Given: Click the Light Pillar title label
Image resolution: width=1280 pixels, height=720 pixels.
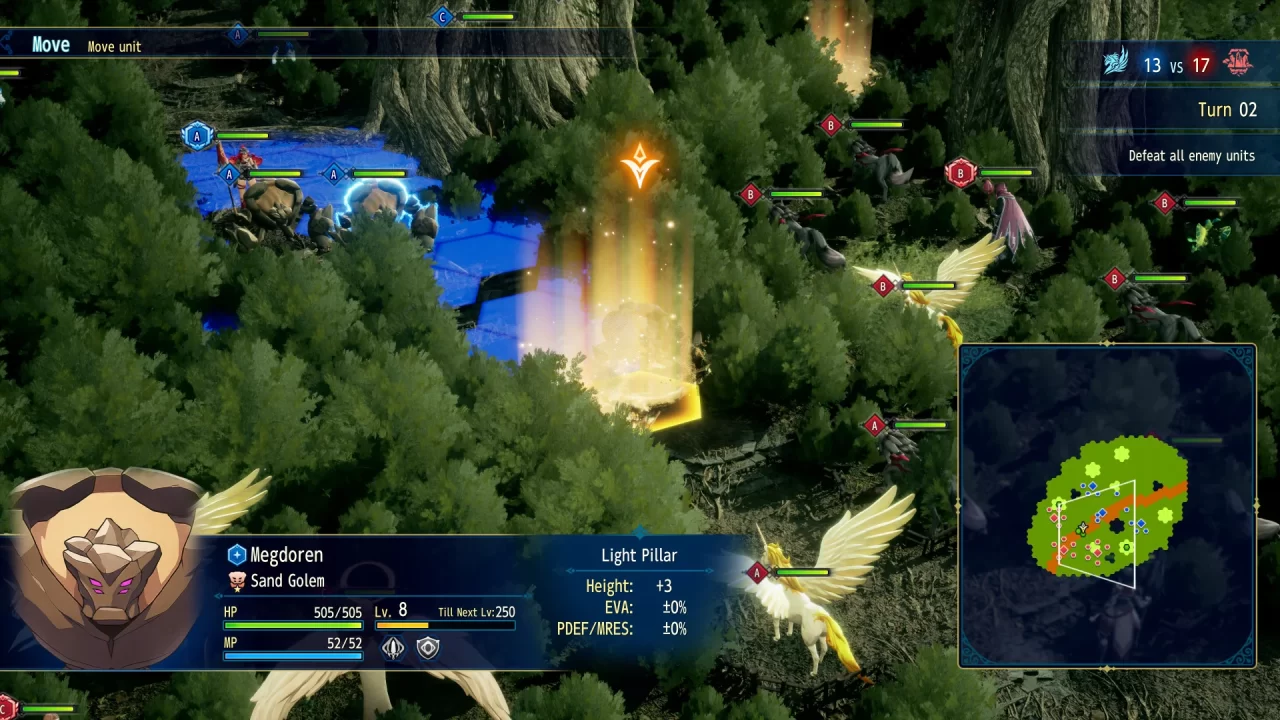Looking at the screenshot, I should click(x=639, y=555).
